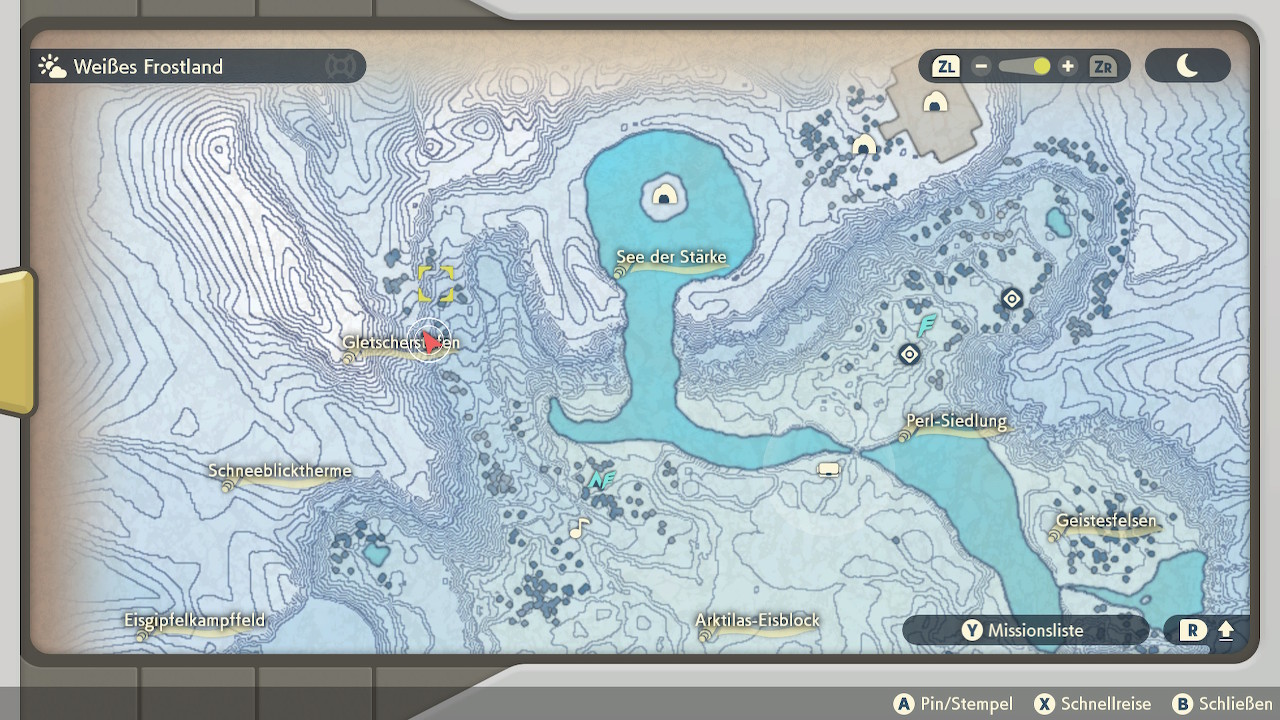Choose the Arktilas-Eisblock location label

click(757, 621)
